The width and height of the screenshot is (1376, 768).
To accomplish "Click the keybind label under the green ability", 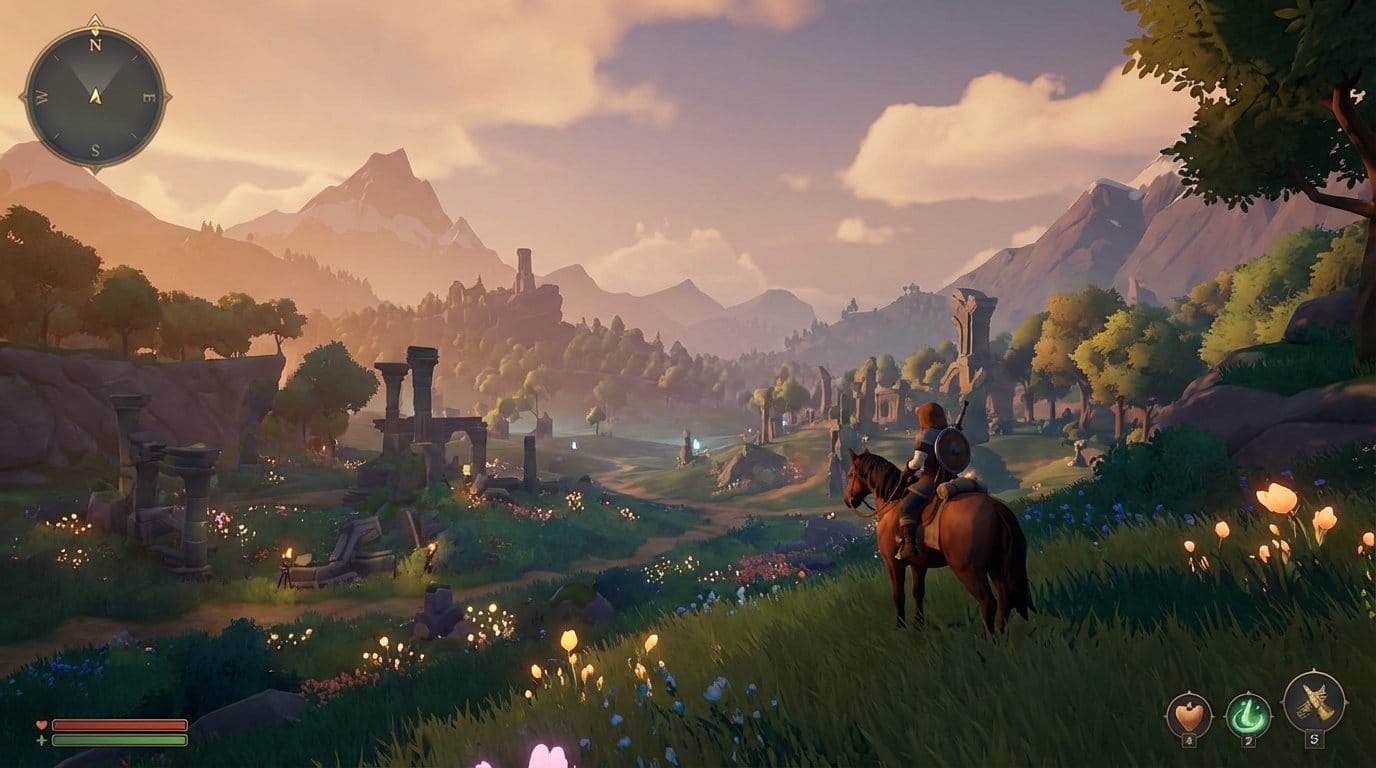I will (x=1247, y=741).
